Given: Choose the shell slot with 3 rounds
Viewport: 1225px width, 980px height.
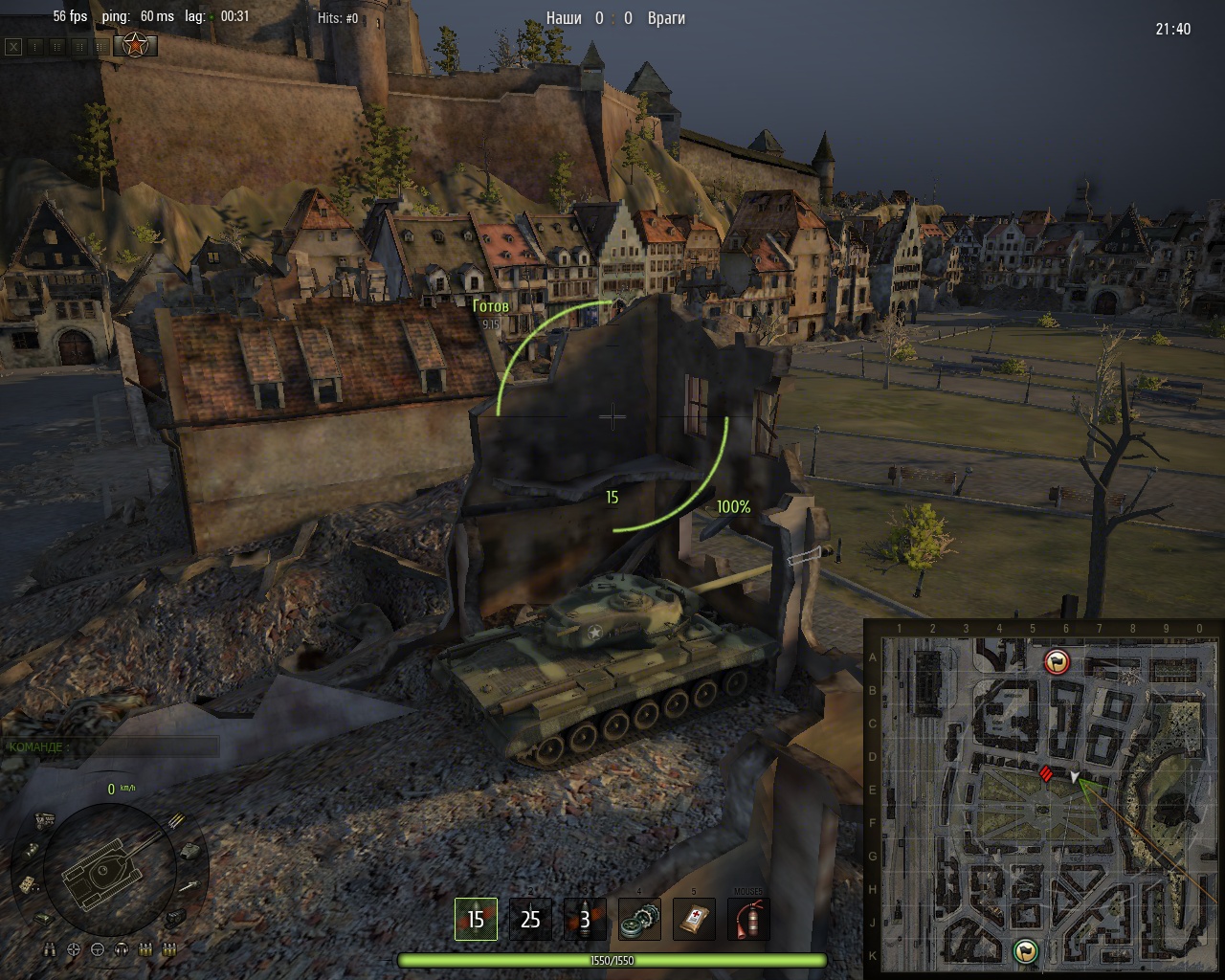Looking at the screenshot, I should coord(585,920).
